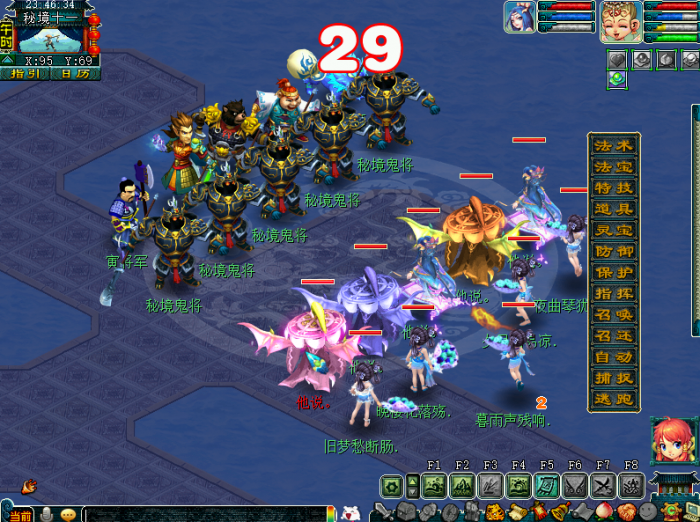Viewport: 700px width, 522px height.
Task: Select the 捕捉 capture command
Action: point(614,377)
